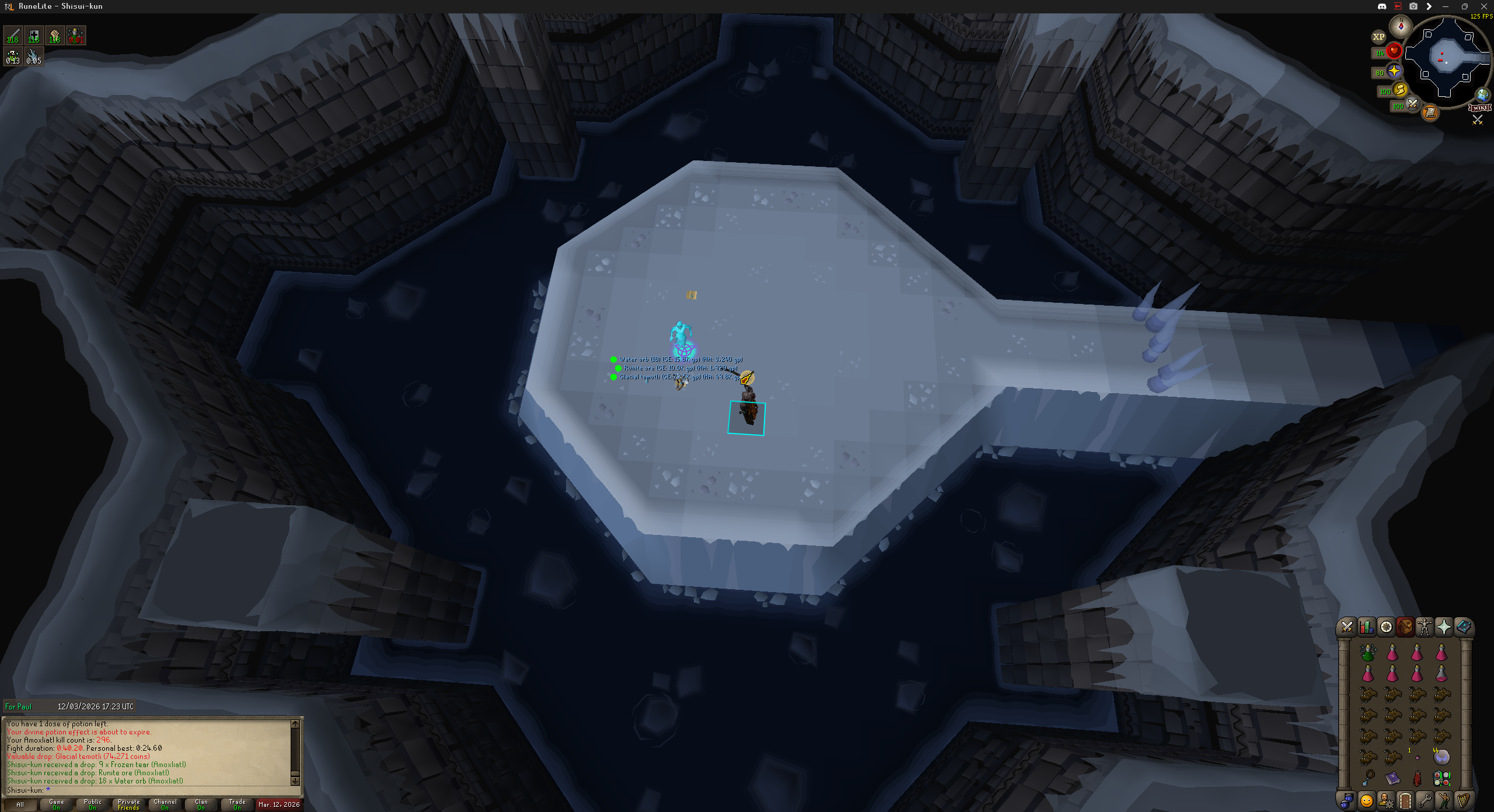The height and width of the screenshot is (812, 1494).
Task: Activate the quick-prayers orb
Action: [1394, 71]
